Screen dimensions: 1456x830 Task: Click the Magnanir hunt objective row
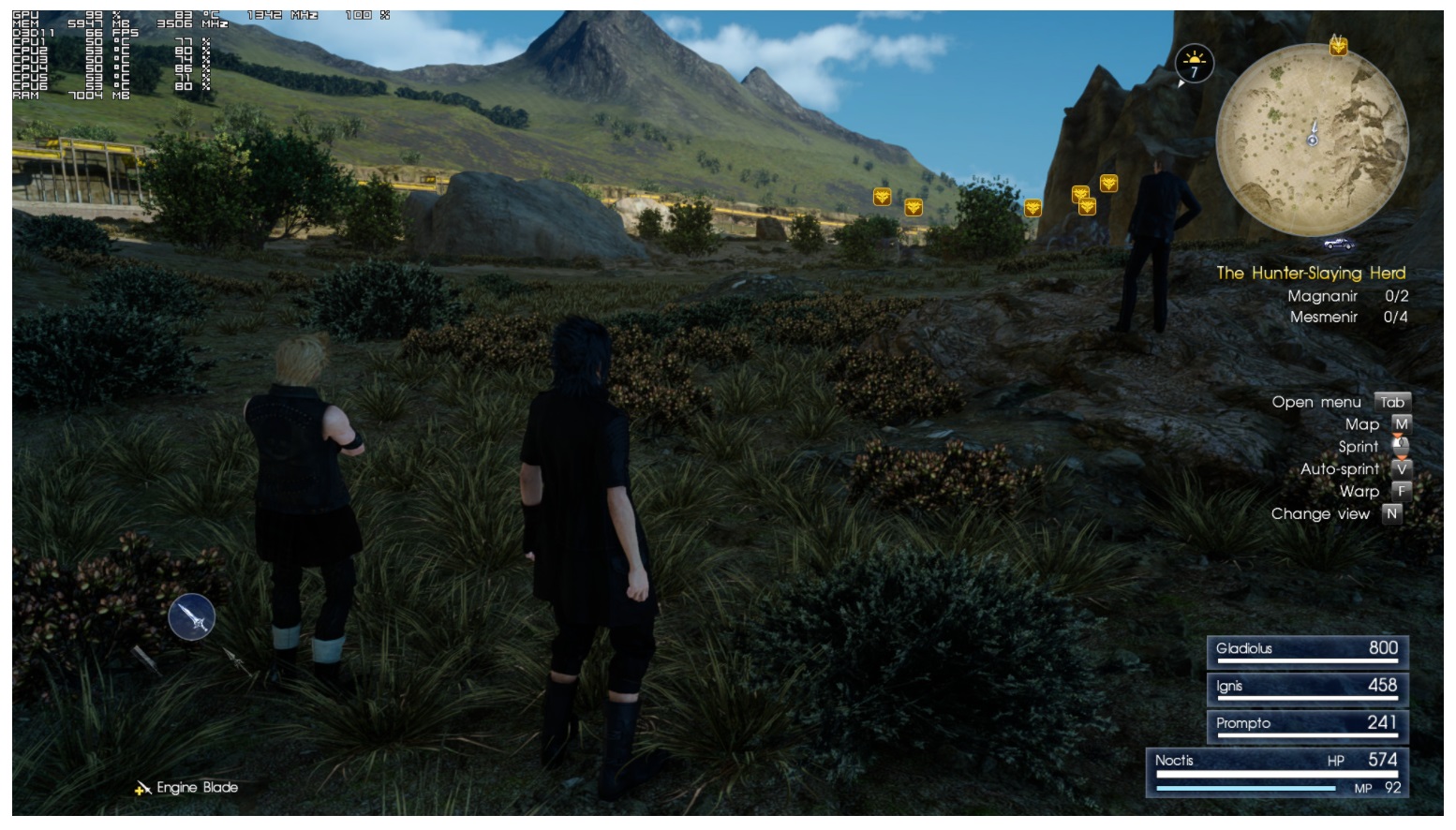pos(1347,296)
